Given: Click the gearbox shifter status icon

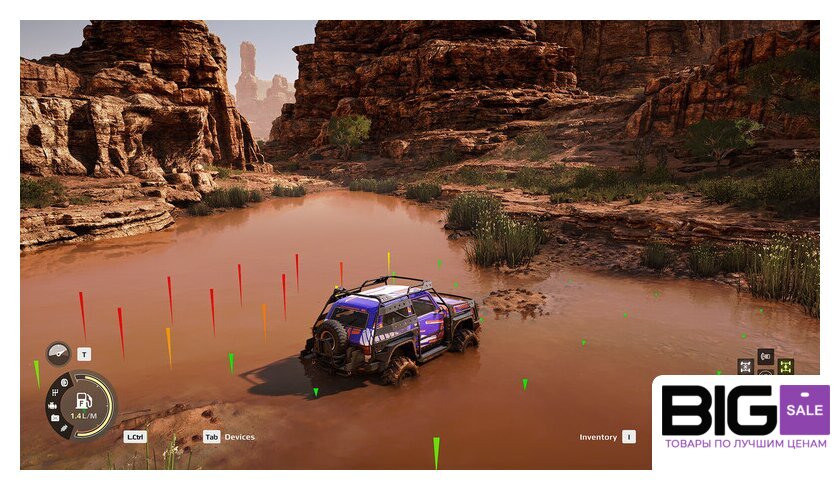Looking at the screenshot, I should pyautogui.click(x=54, y=392).
